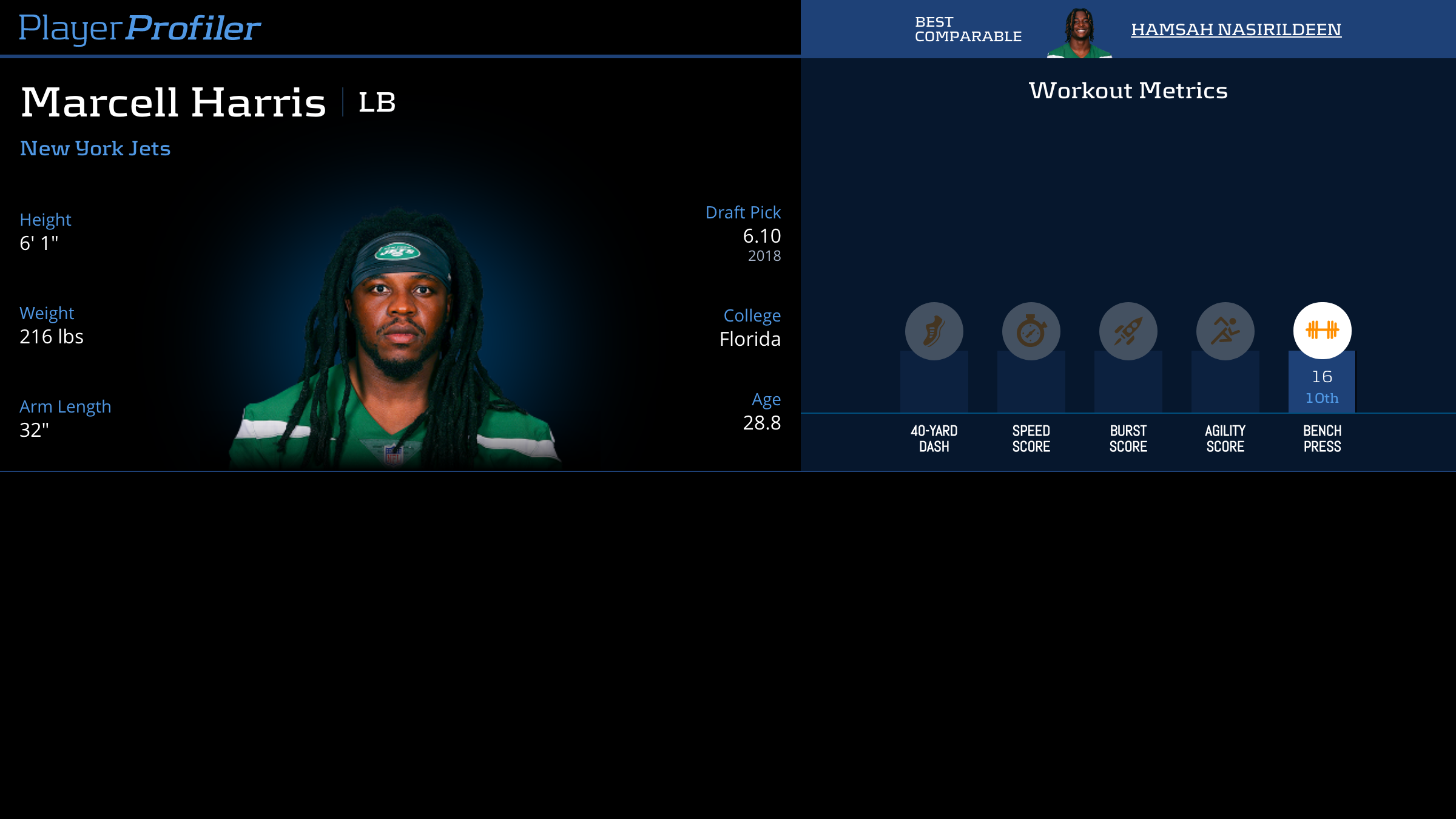Open Hamsah Nasirildeen's comparable player link

[x=1236, y=29]
